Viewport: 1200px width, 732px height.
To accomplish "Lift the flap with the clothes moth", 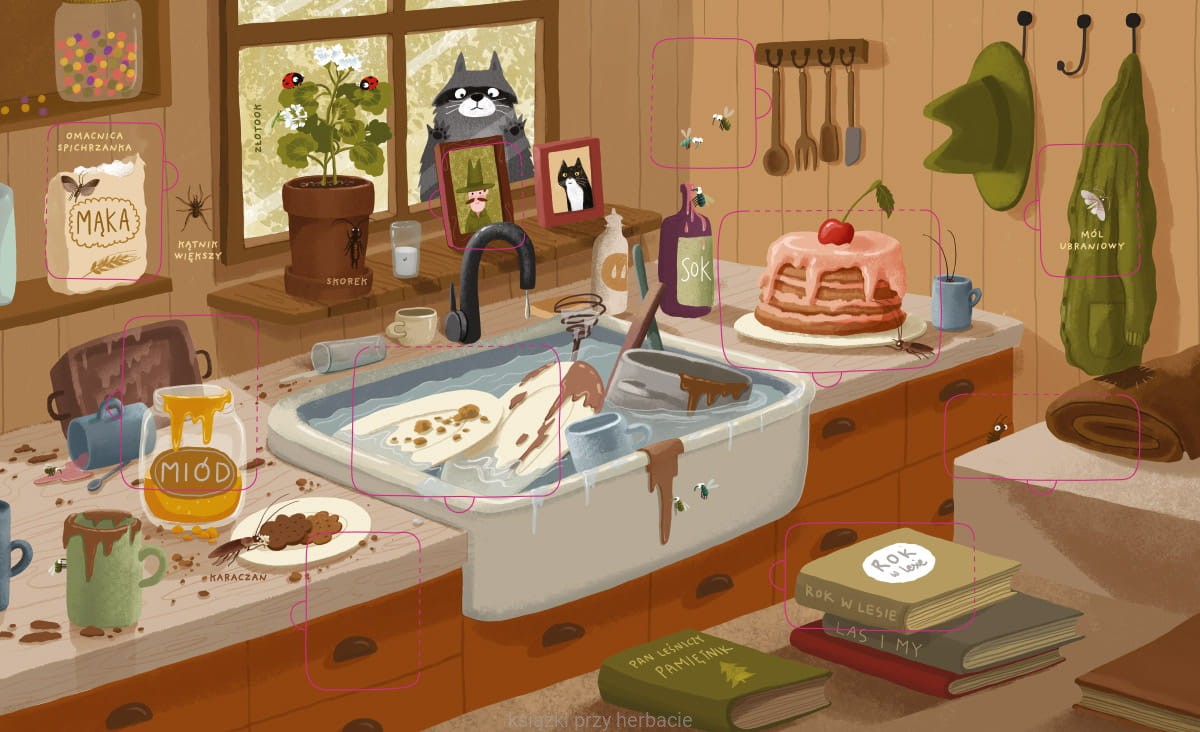I will [1089, 211].
